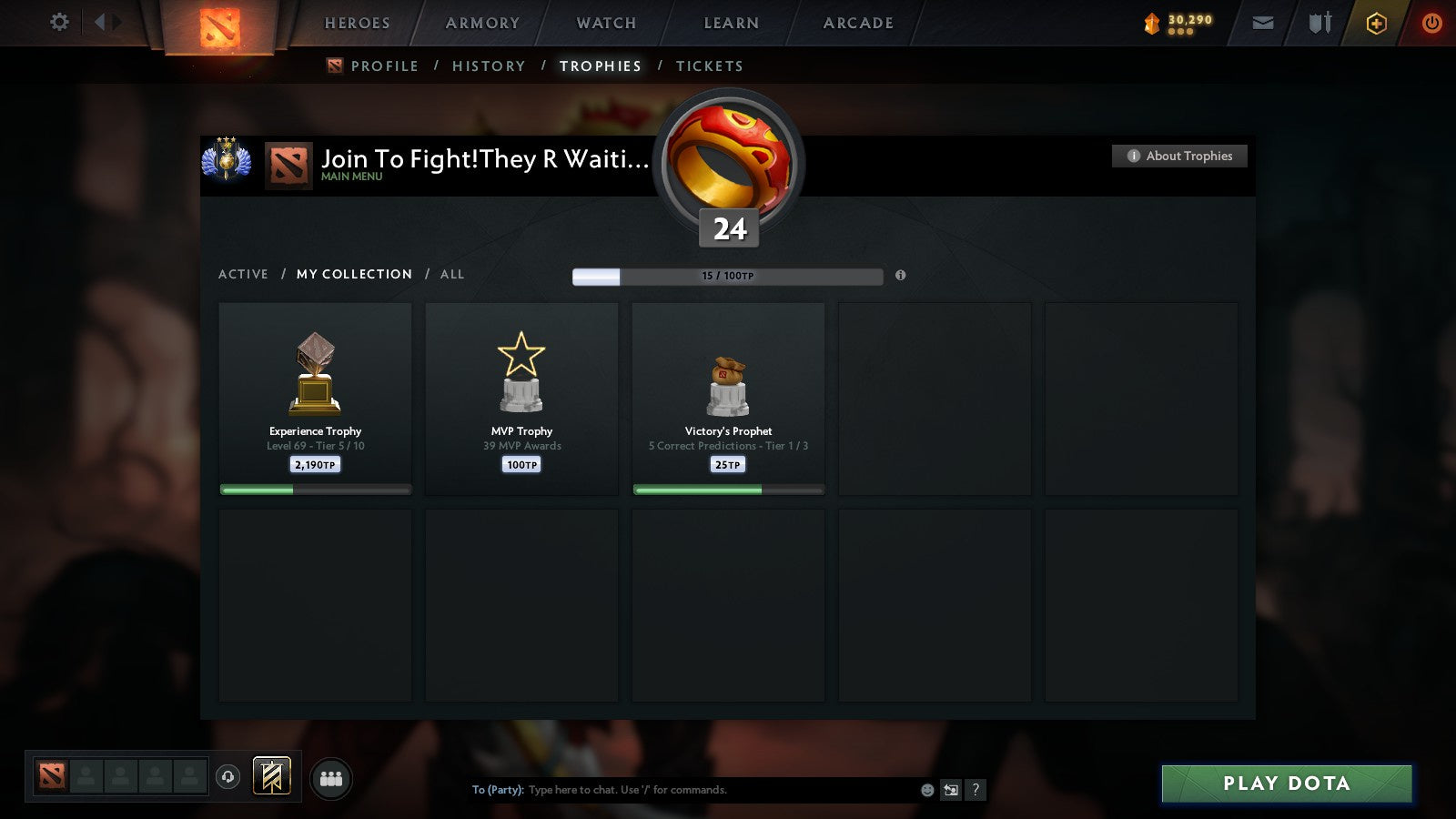Select the ACTIVE trophies filter

244,274
